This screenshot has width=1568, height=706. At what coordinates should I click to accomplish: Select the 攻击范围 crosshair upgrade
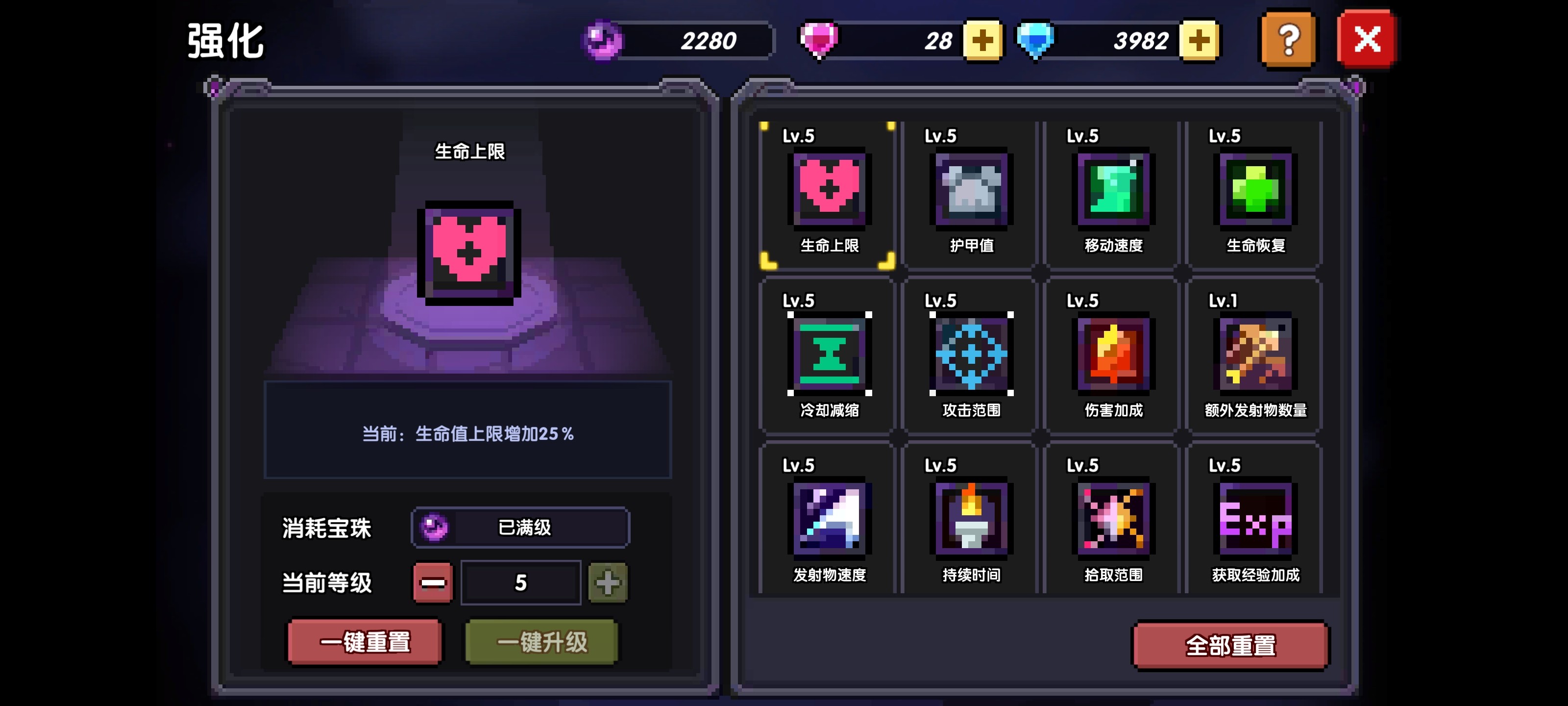click(x=971, y=354)
